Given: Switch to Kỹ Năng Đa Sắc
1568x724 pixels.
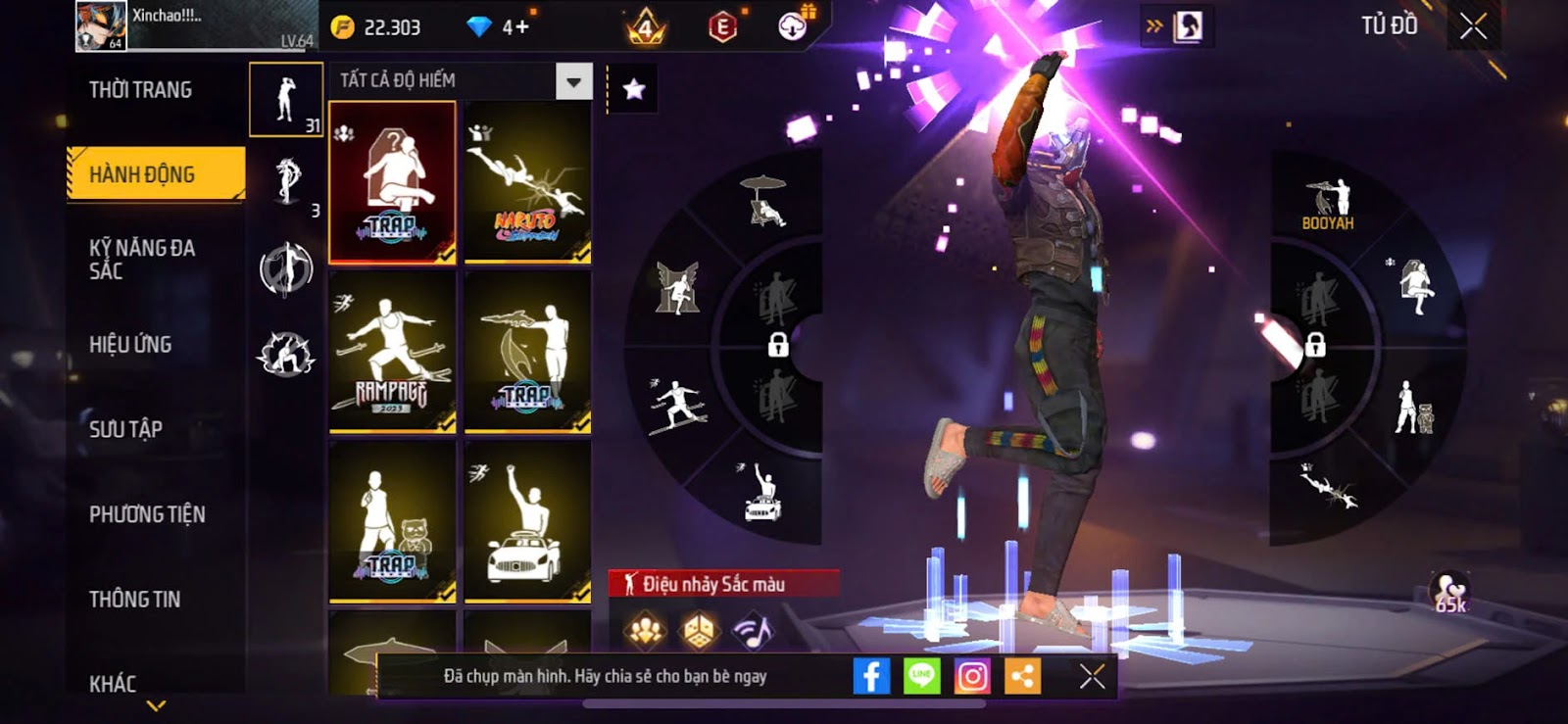Looking at the screenshot, I should click(x=143, y=260).
